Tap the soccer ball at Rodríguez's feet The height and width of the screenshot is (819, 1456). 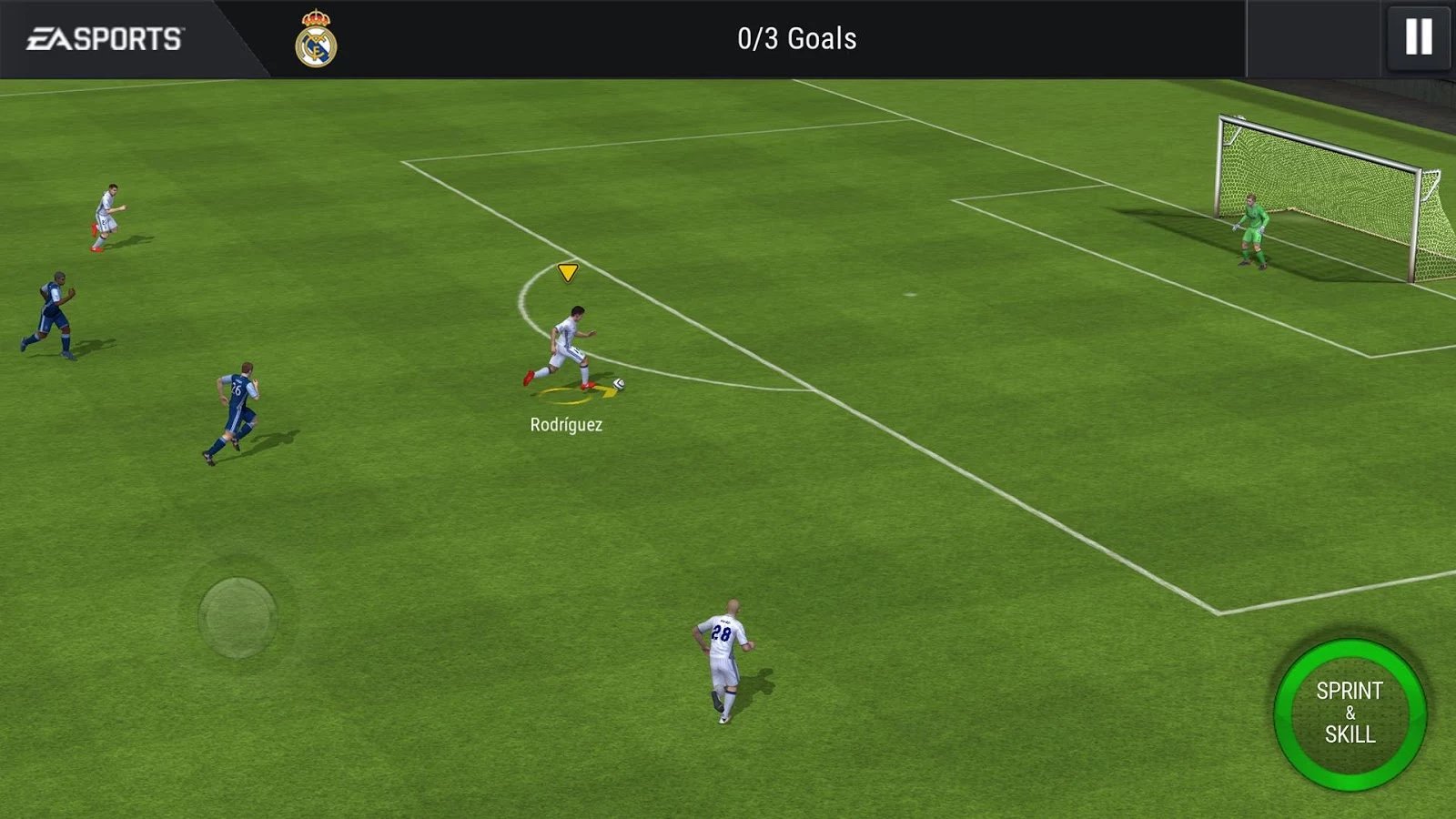tap(618, 383)
